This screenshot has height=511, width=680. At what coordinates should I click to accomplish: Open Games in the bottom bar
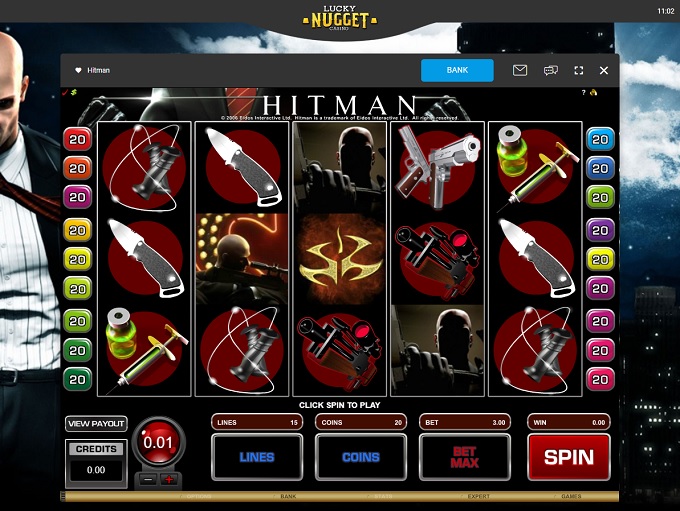571,496
